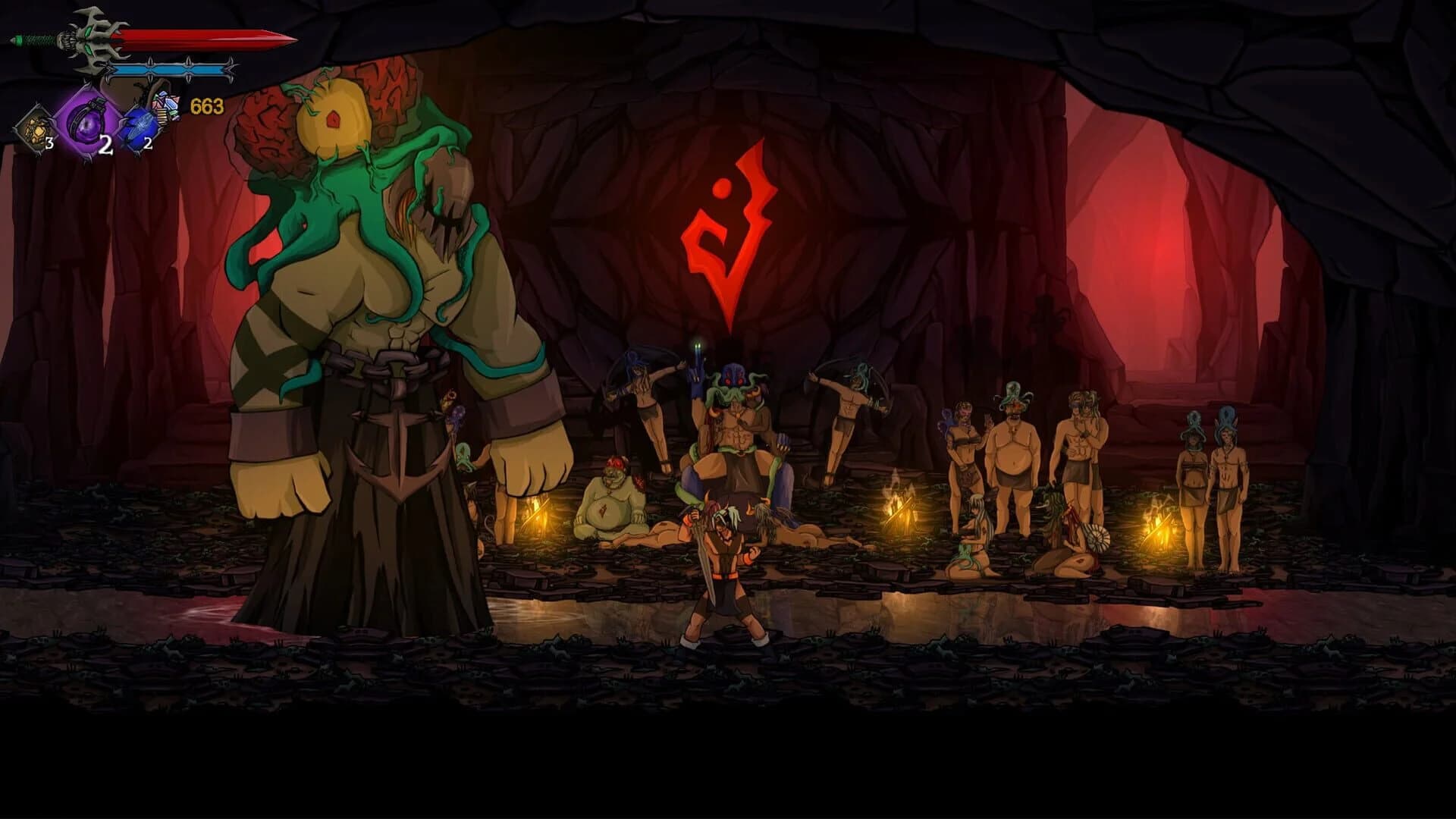This screenshot has width=1456, height=819.
Task: Click the crystal shards currency icon
Action: 167,106
